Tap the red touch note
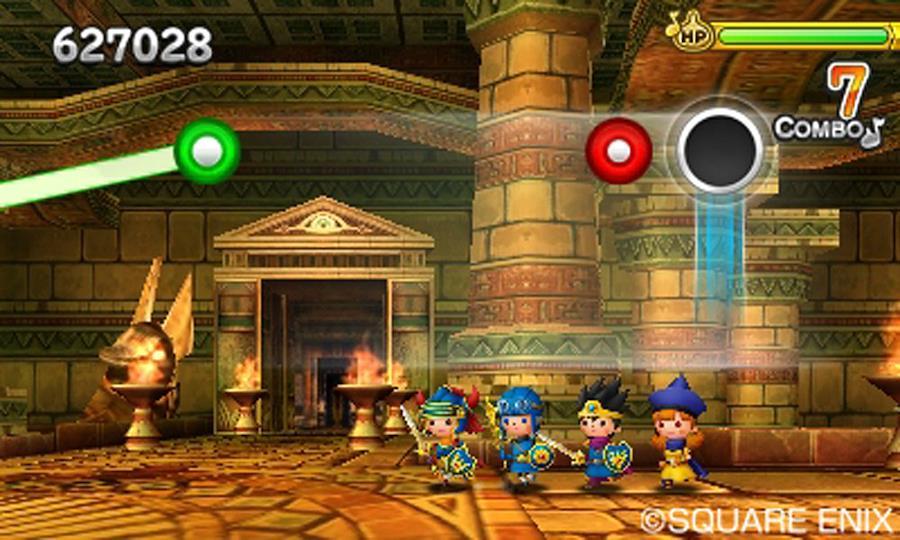Screen dimensions: 900x540 [x=619, y=151]
